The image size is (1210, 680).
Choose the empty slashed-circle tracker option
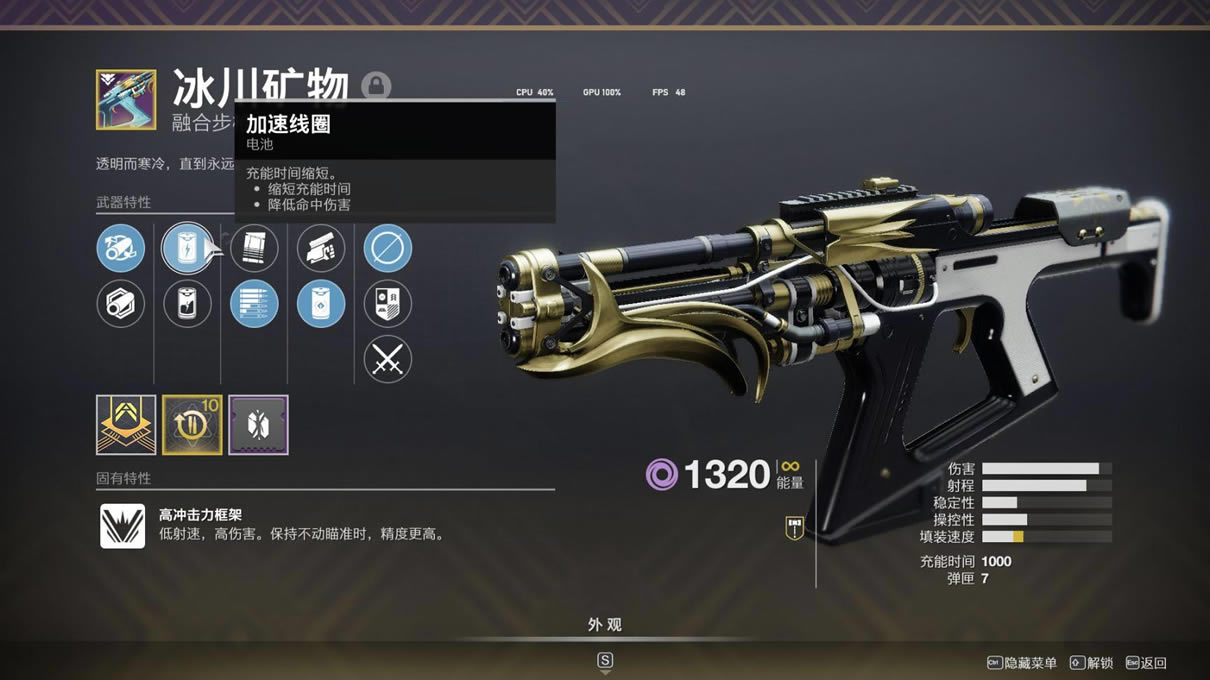[388, 248]
